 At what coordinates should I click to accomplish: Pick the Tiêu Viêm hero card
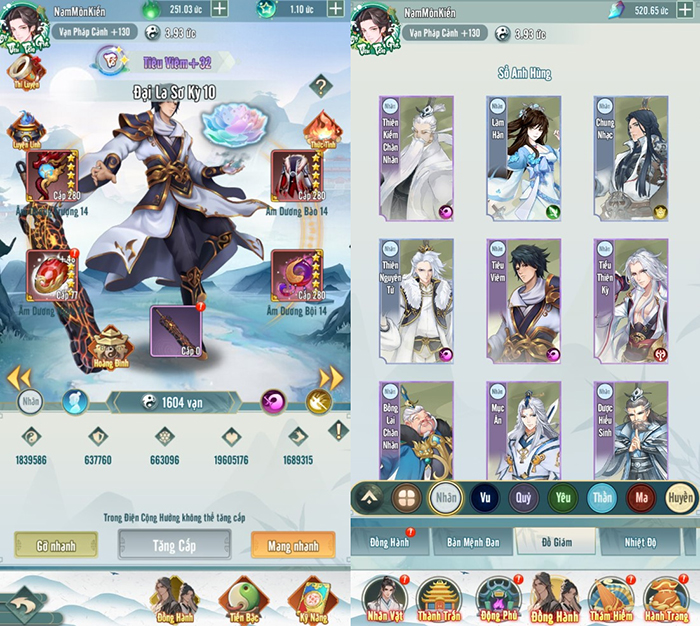(523, 299)
